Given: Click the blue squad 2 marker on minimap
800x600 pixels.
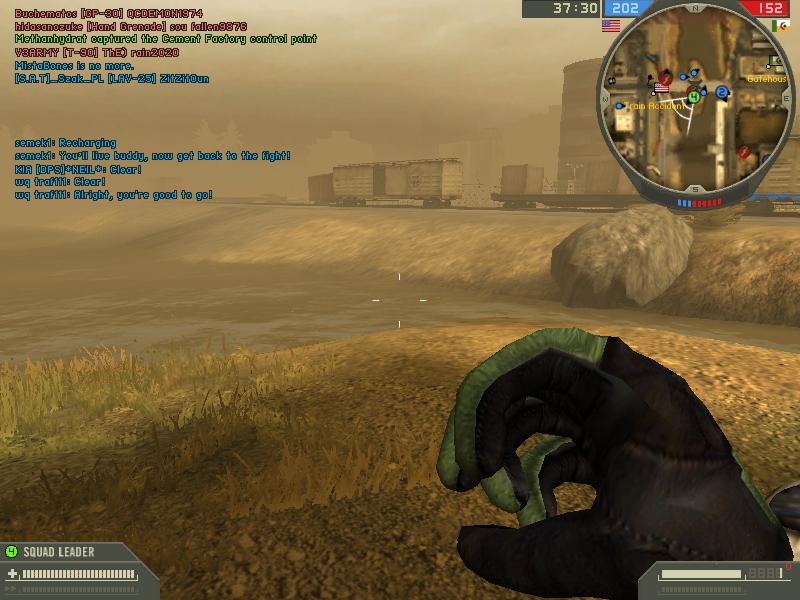Looking at the screenshot, I should [720, 93].
